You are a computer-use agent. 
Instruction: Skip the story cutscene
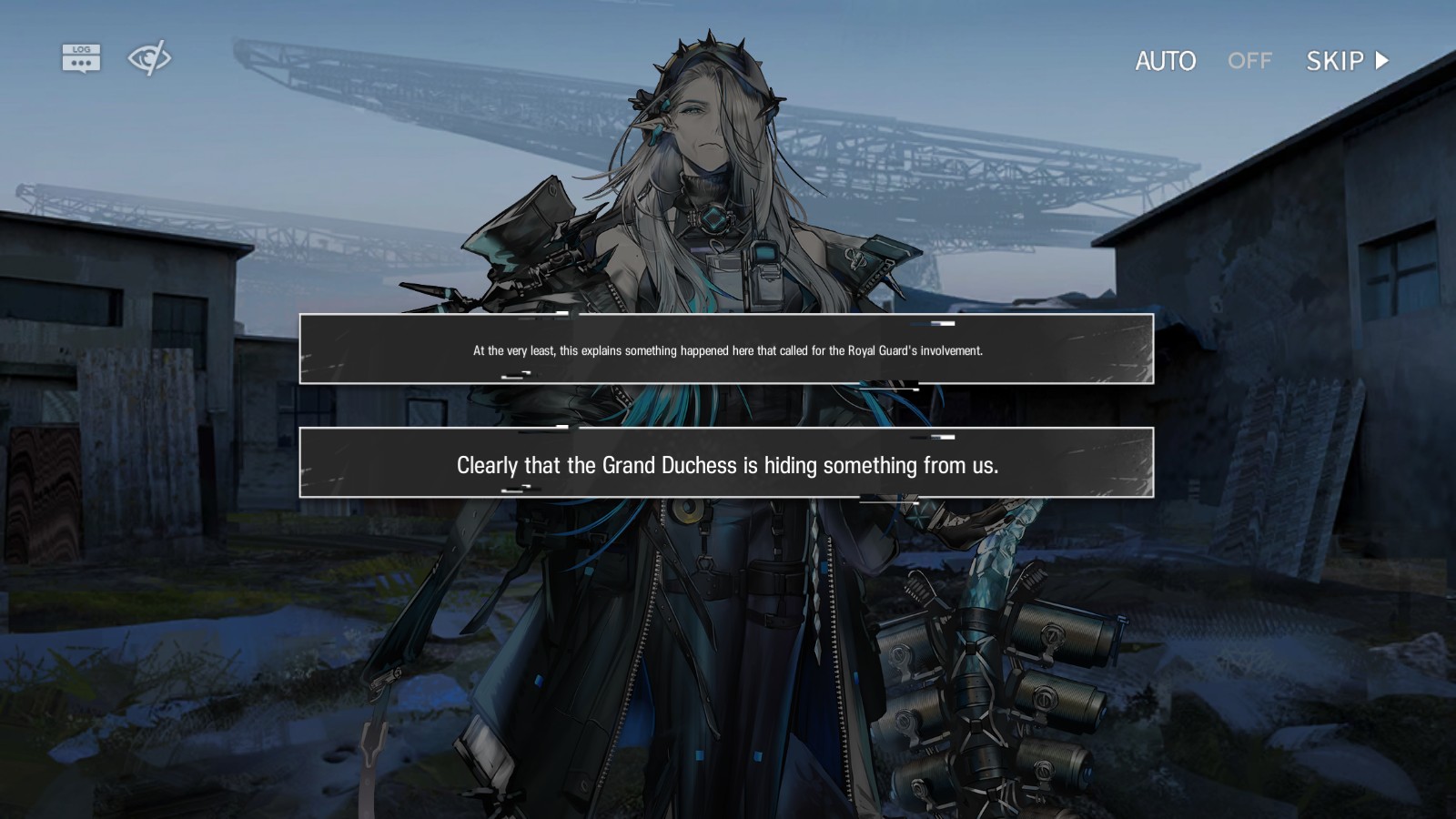click(1347, 61)
